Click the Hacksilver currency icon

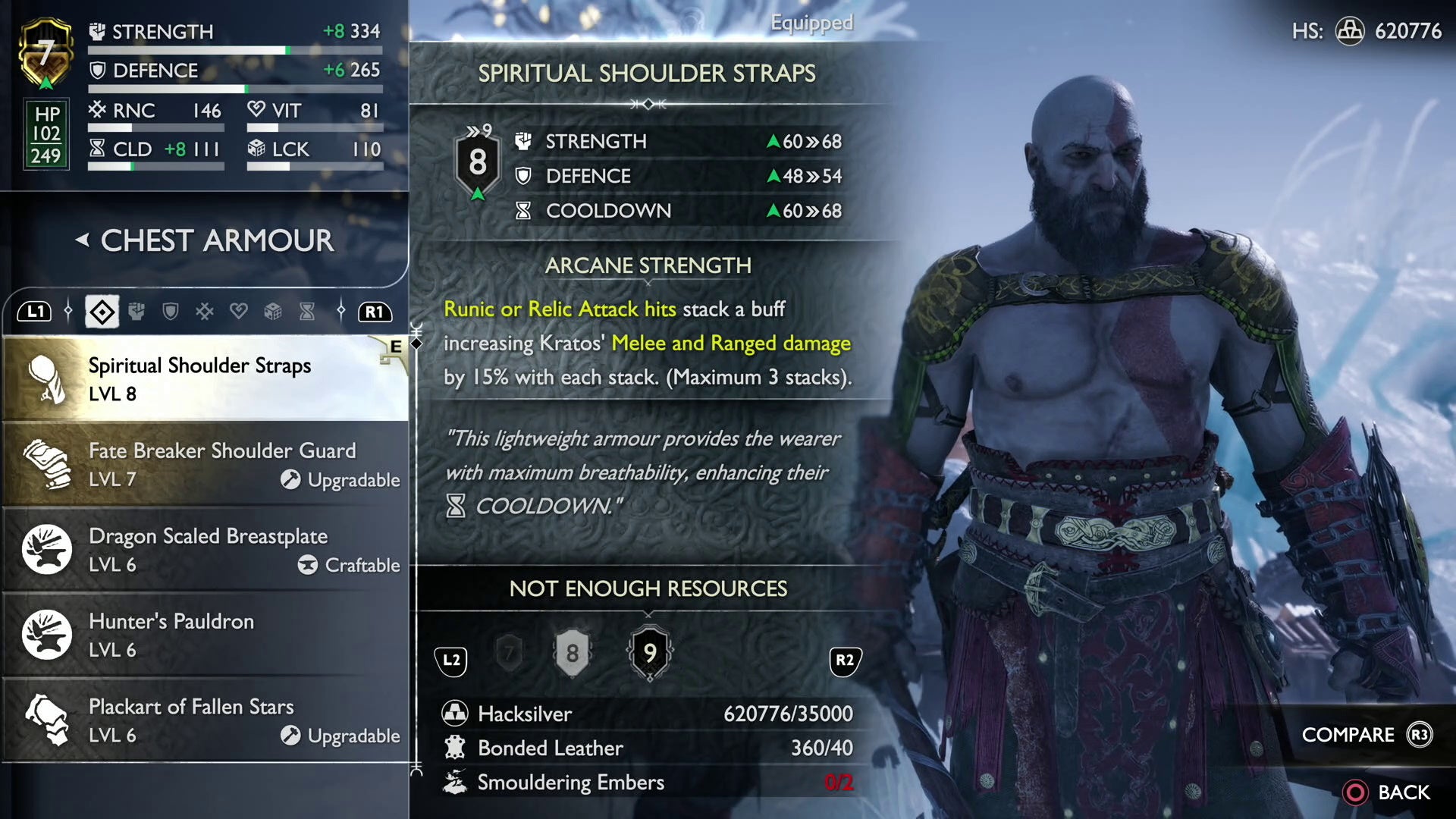[x=456, y=714]
